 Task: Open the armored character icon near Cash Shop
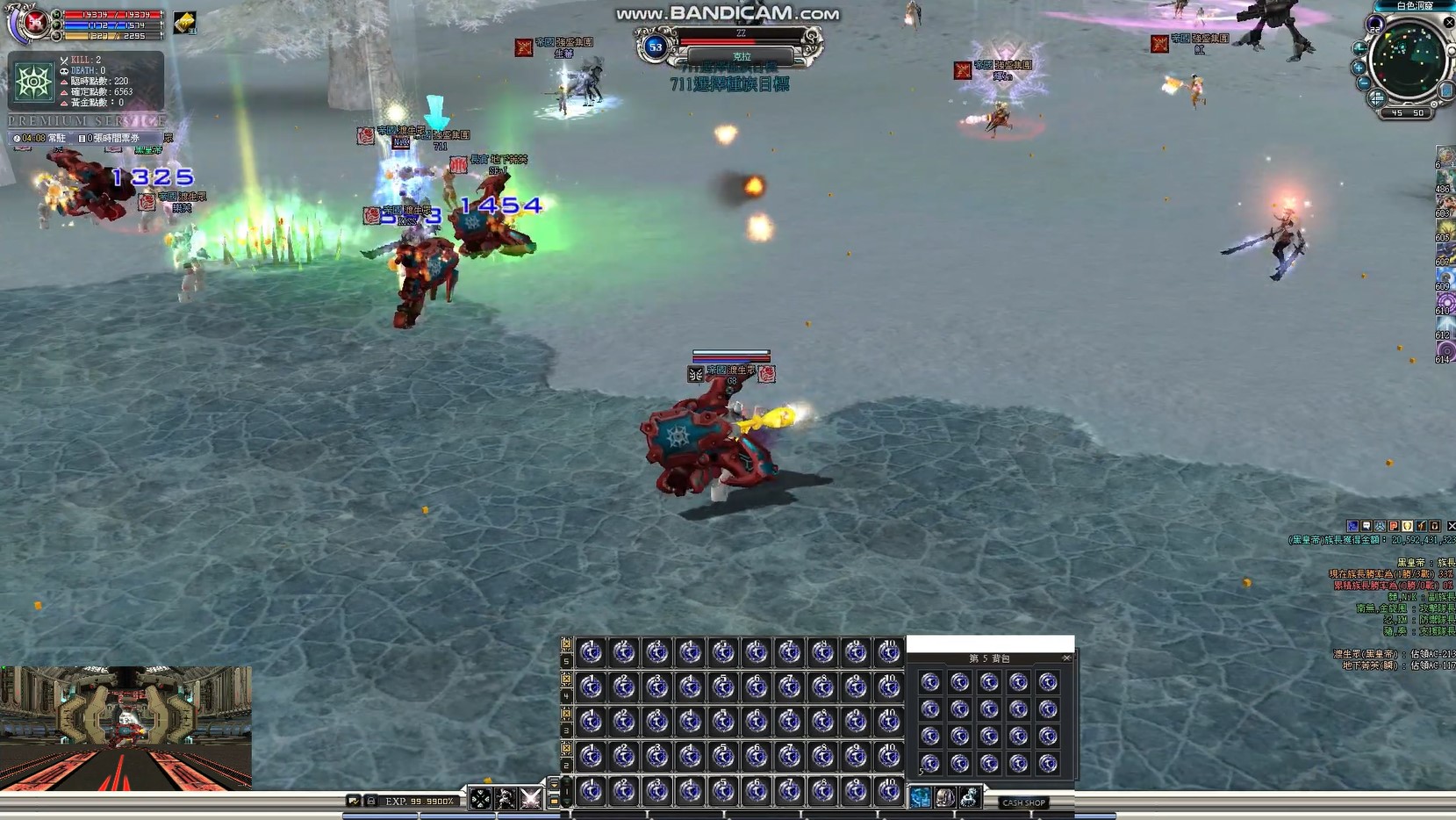944,797
